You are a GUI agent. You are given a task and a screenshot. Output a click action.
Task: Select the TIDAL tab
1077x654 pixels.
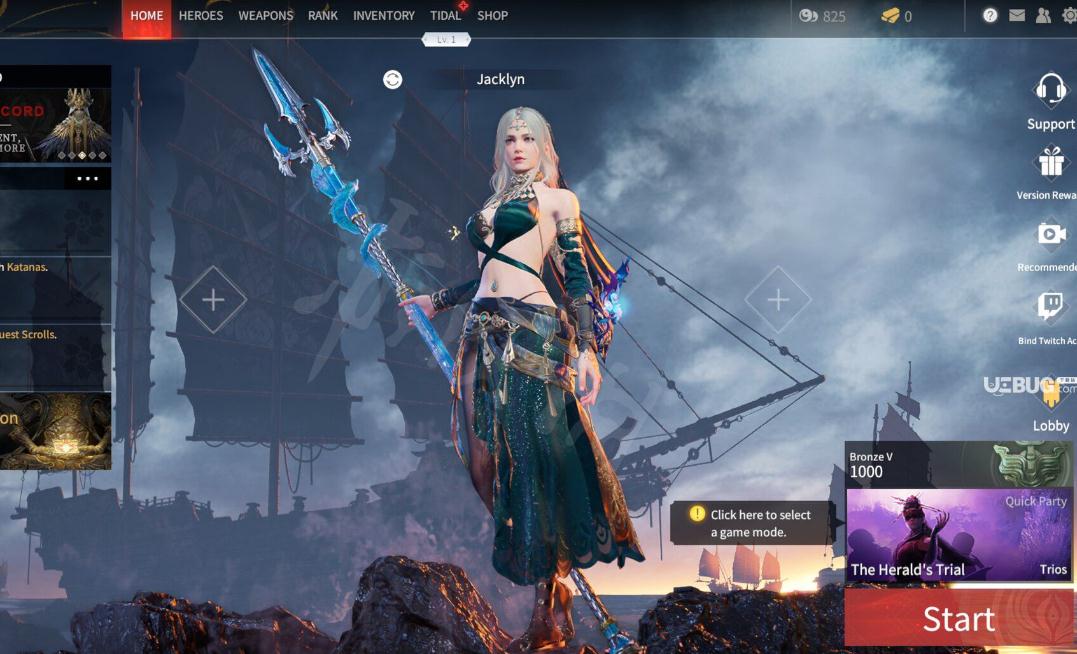point(445,16)
